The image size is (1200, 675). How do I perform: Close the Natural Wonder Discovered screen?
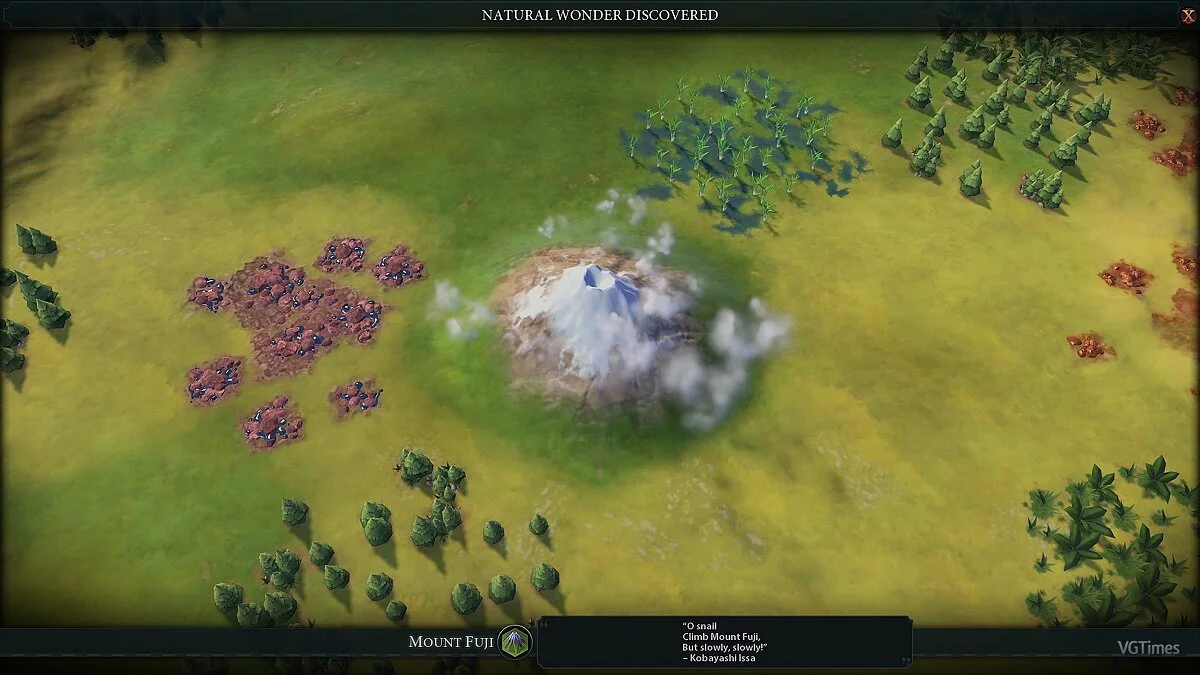1187,14
